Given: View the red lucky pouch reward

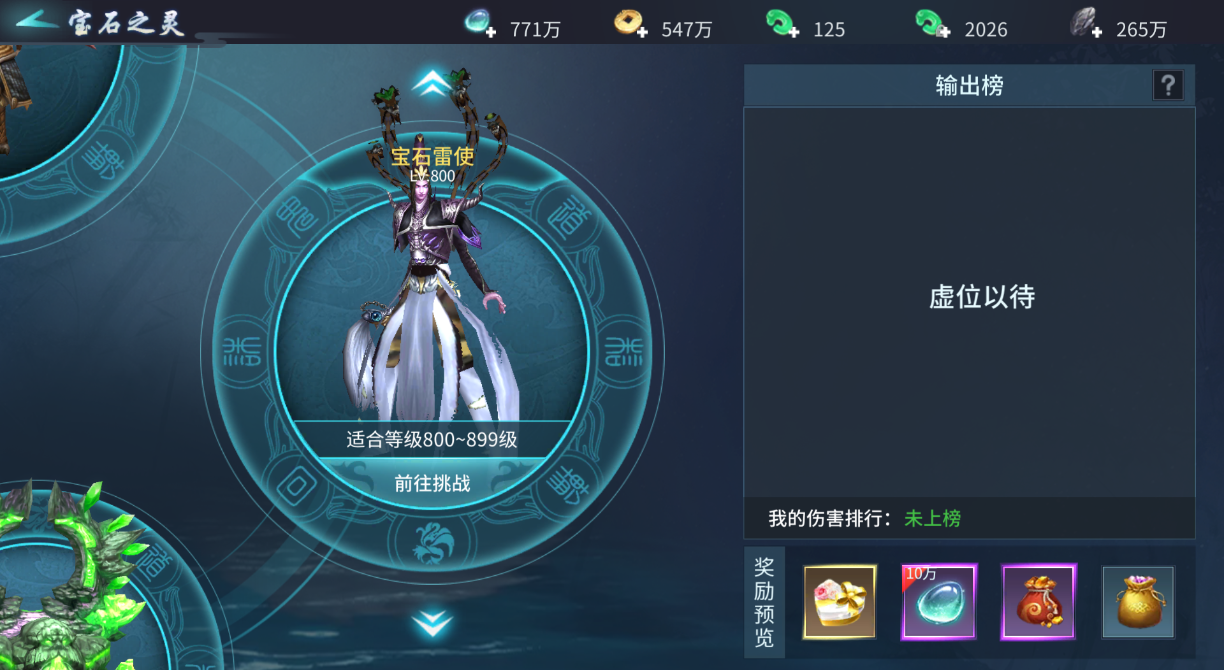Looking at the screenshot, I should (1038, 602).
